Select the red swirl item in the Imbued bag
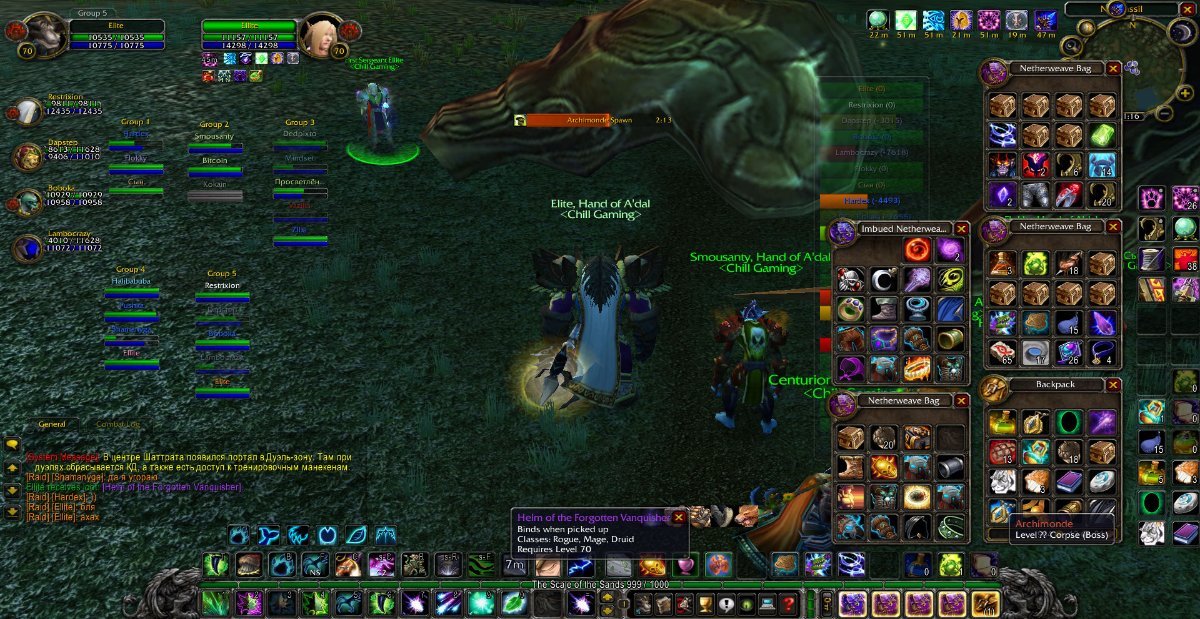 tap(917, 251)
